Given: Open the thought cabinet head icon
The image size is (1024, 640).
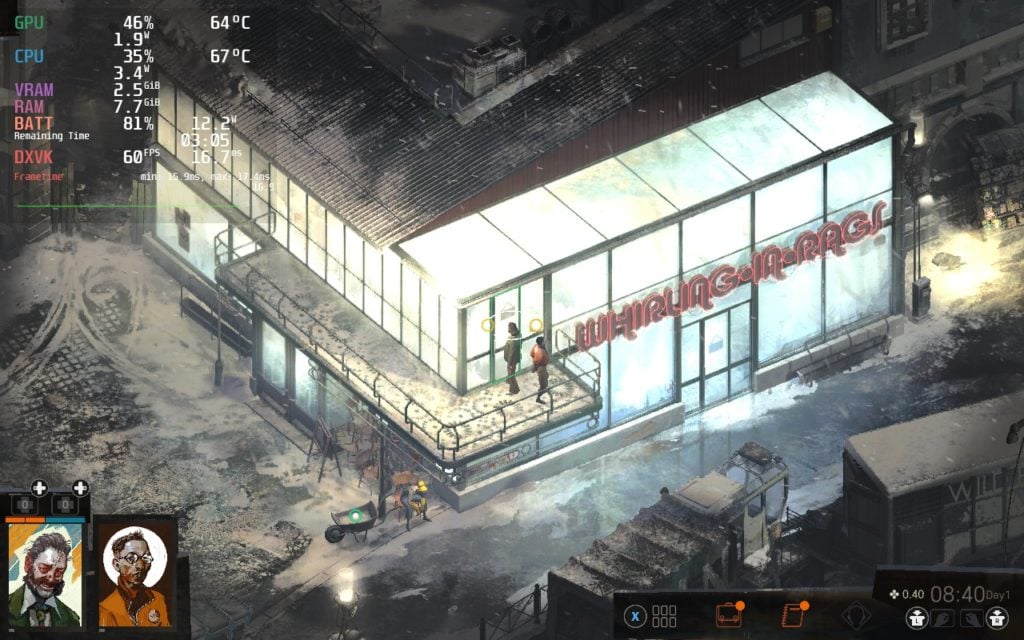Looking at the screenshot, I should pos(855,615).
